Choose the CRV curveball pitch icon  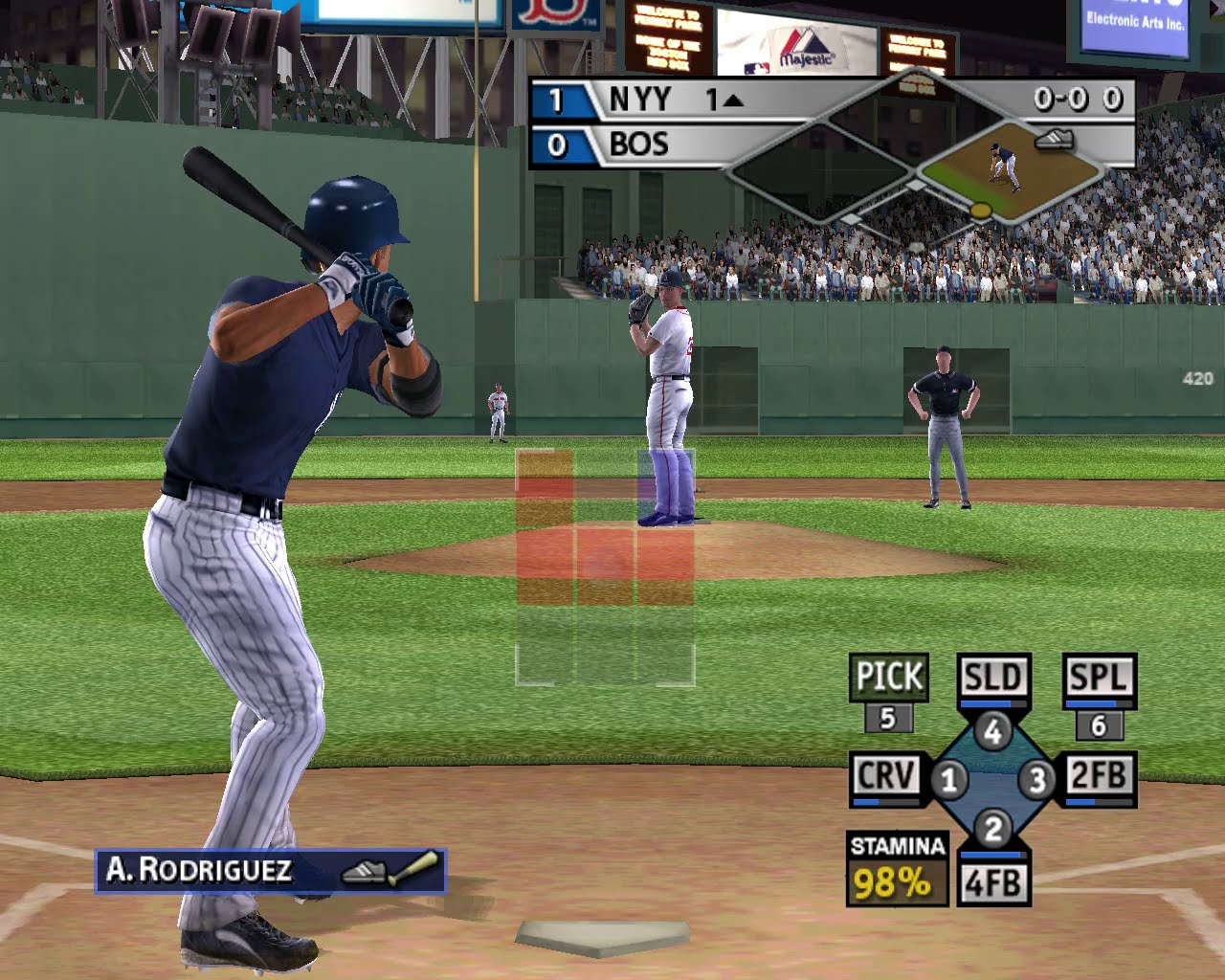885,775
